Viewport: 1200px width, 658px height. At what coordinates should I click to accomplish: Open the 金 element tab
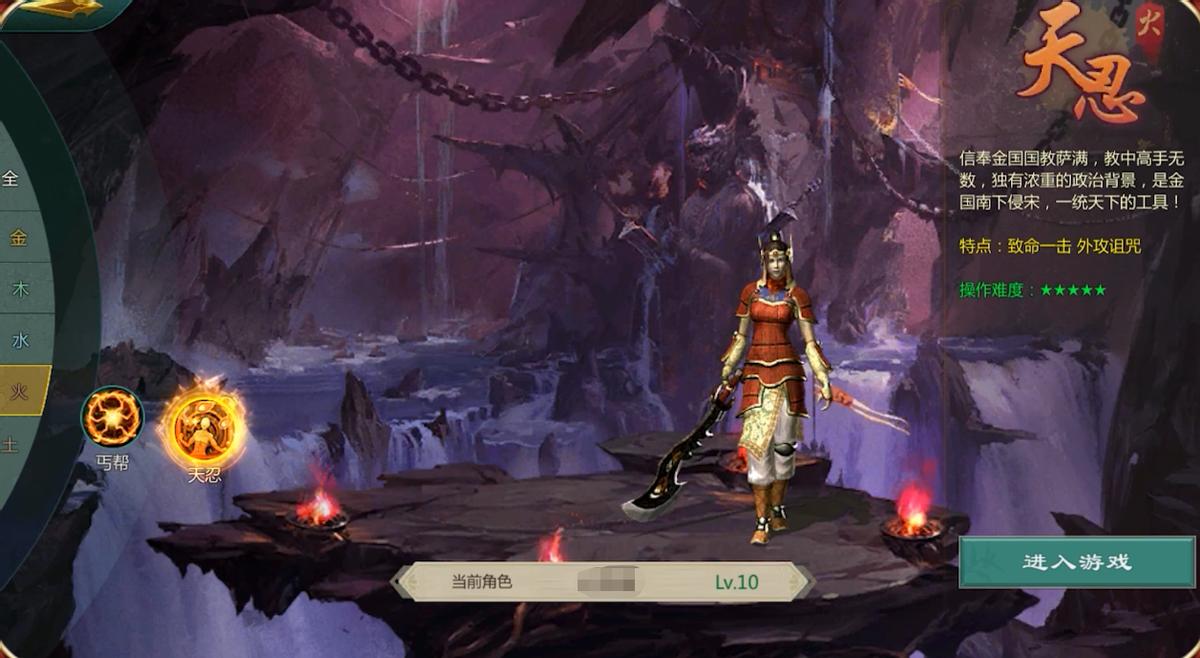(x=18, y=238)
